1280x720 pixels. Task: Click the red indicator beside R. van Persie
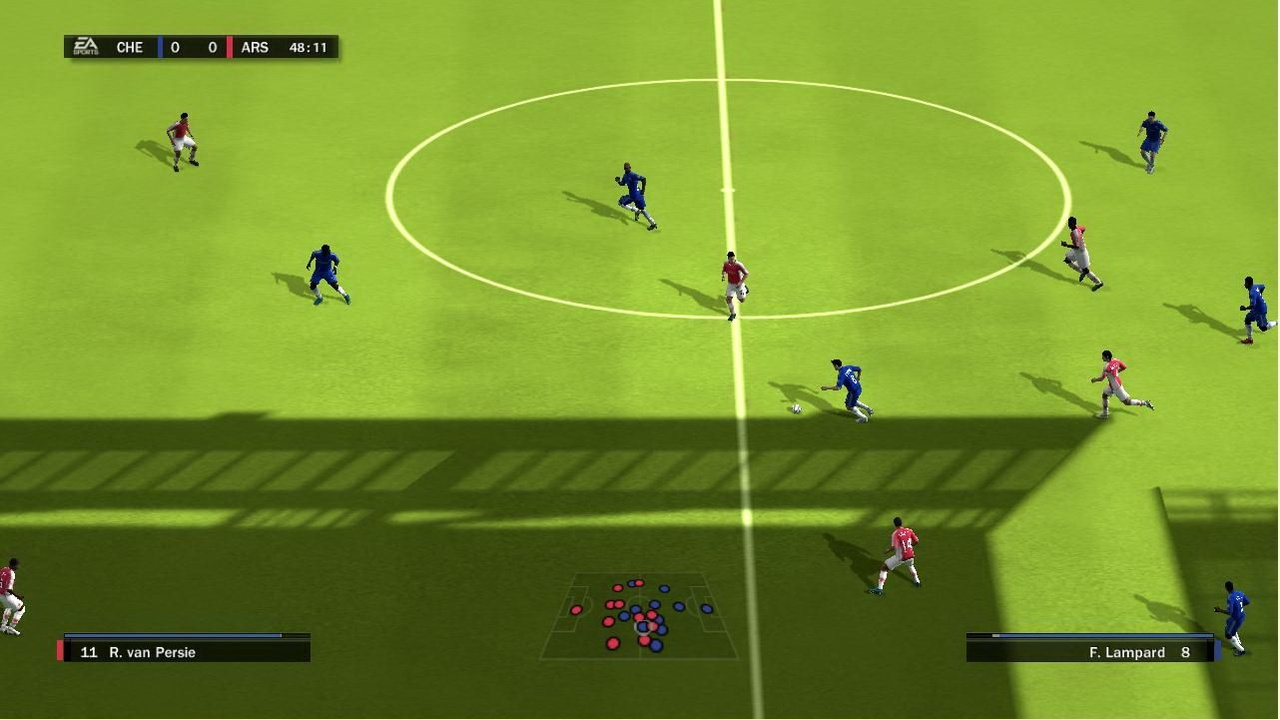(x=59, y=650)
